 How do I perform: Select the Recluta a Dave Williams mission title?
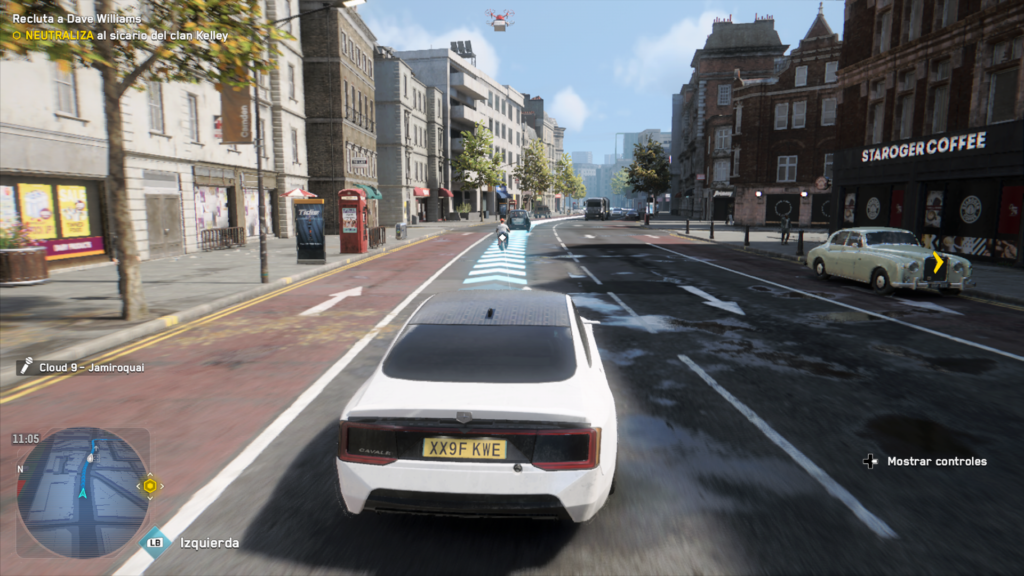(77, 18)
